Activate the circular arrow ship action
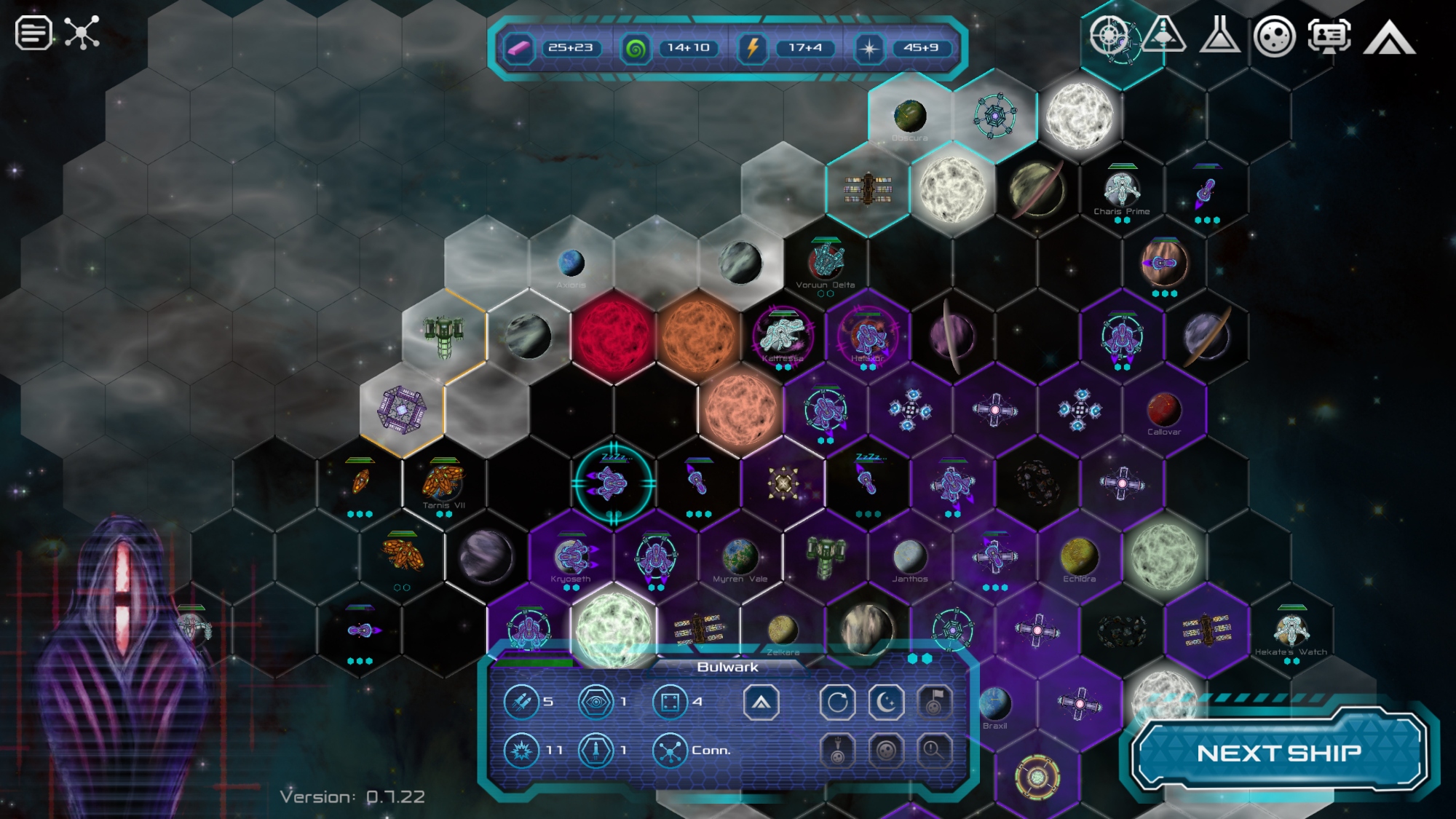1456x819 pixels. [837, 703]
